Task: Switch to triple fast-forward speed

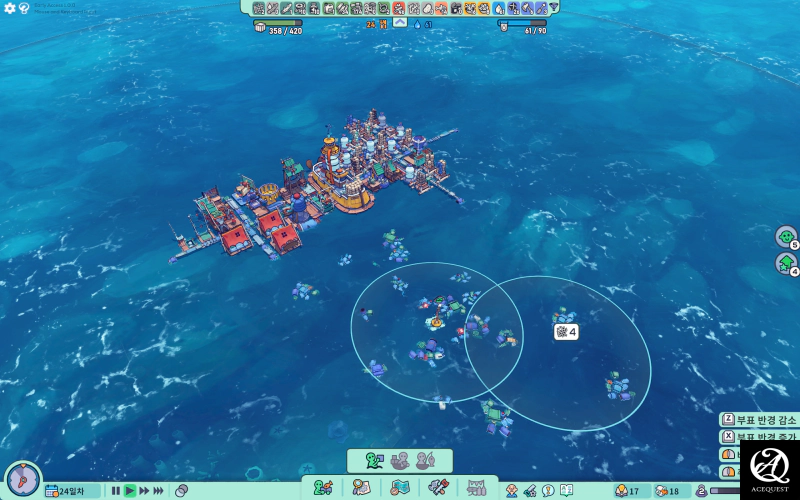Action: click(160, 491)
